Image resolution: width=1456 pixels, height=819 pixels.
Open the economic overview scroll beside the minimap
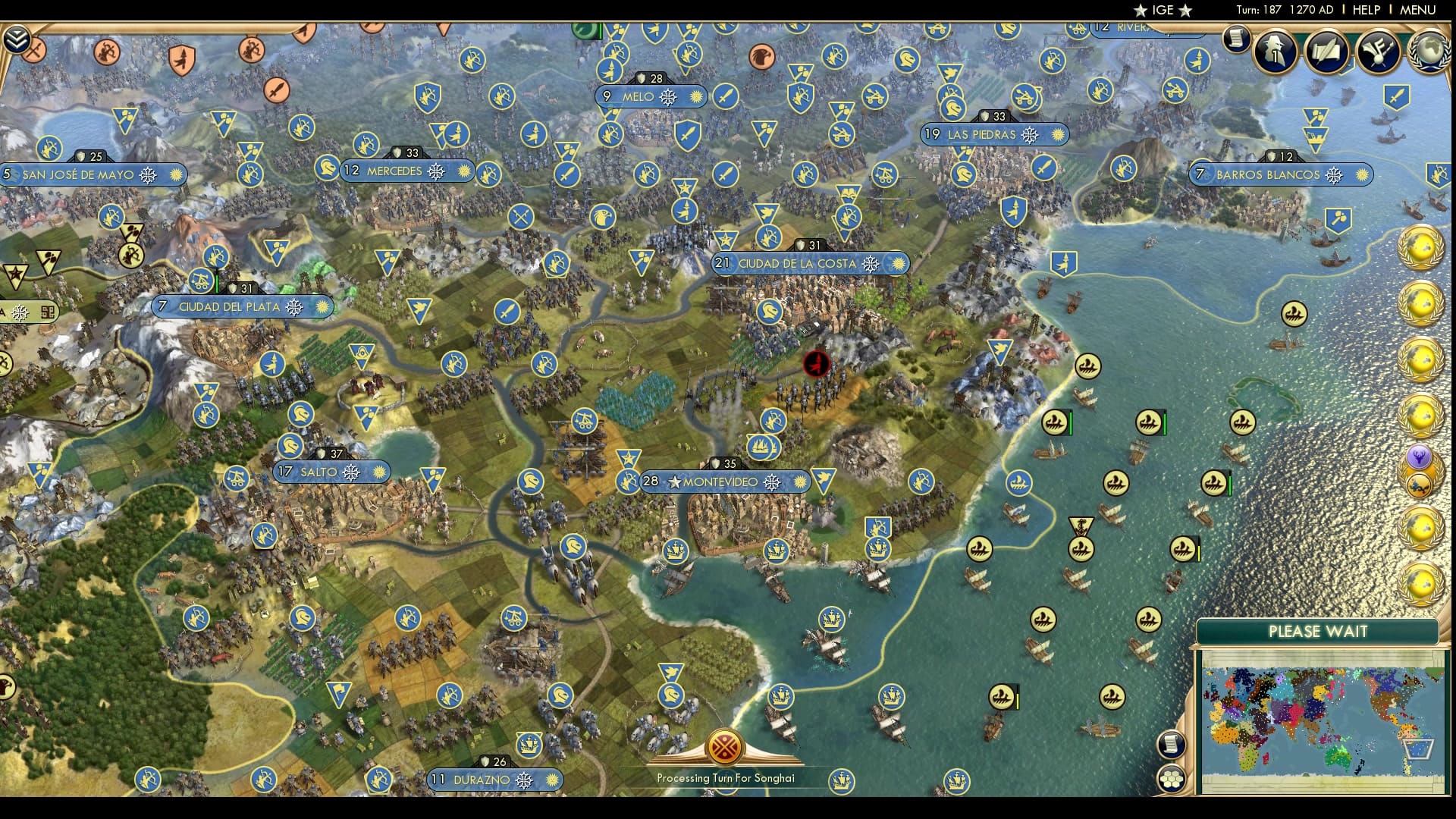[x=1171, y=744]
